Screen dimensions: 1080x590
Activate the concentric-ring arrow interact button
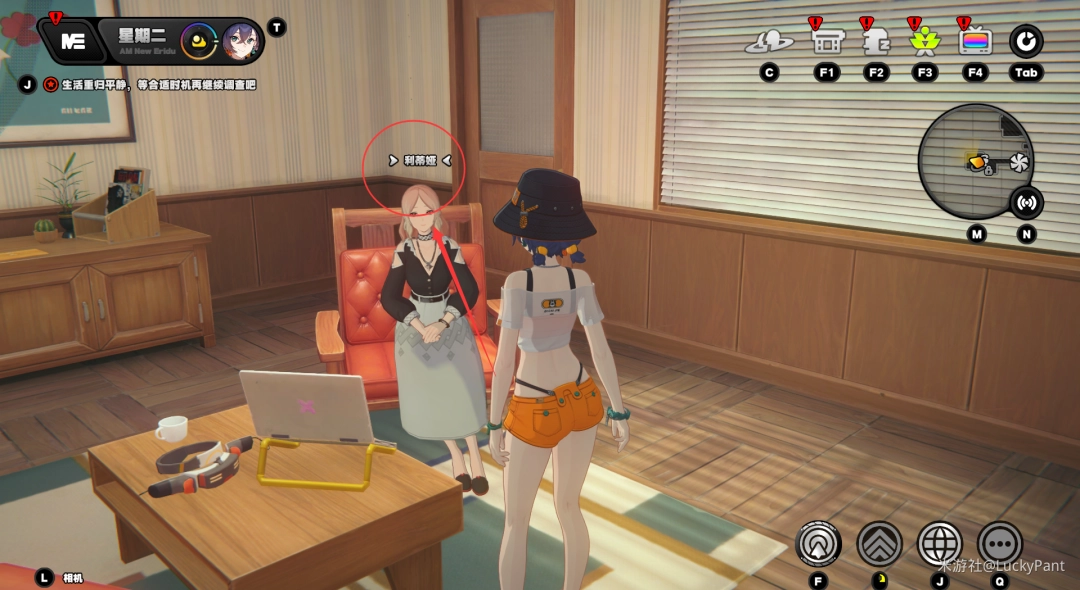click(x=818, y=544)
